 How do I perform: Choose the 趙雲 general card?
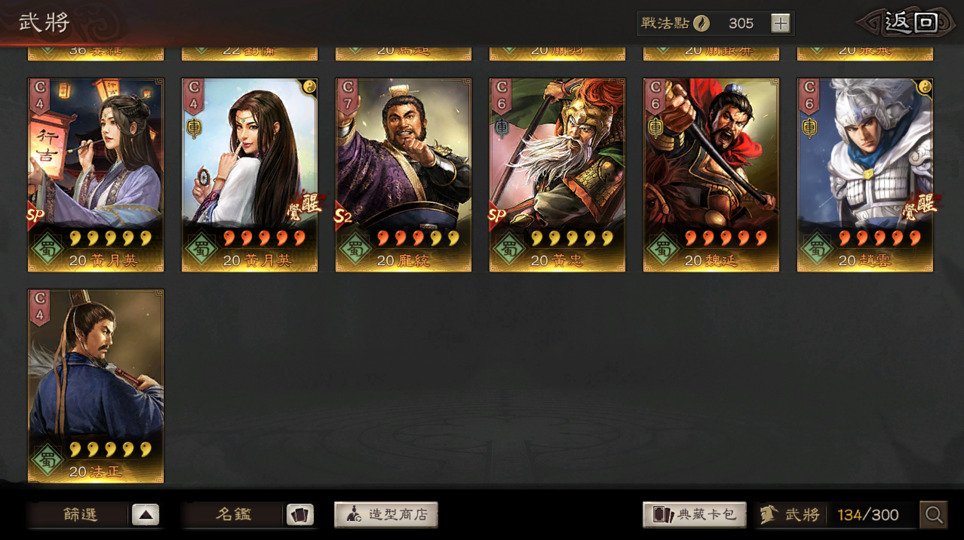coord(865,175)
